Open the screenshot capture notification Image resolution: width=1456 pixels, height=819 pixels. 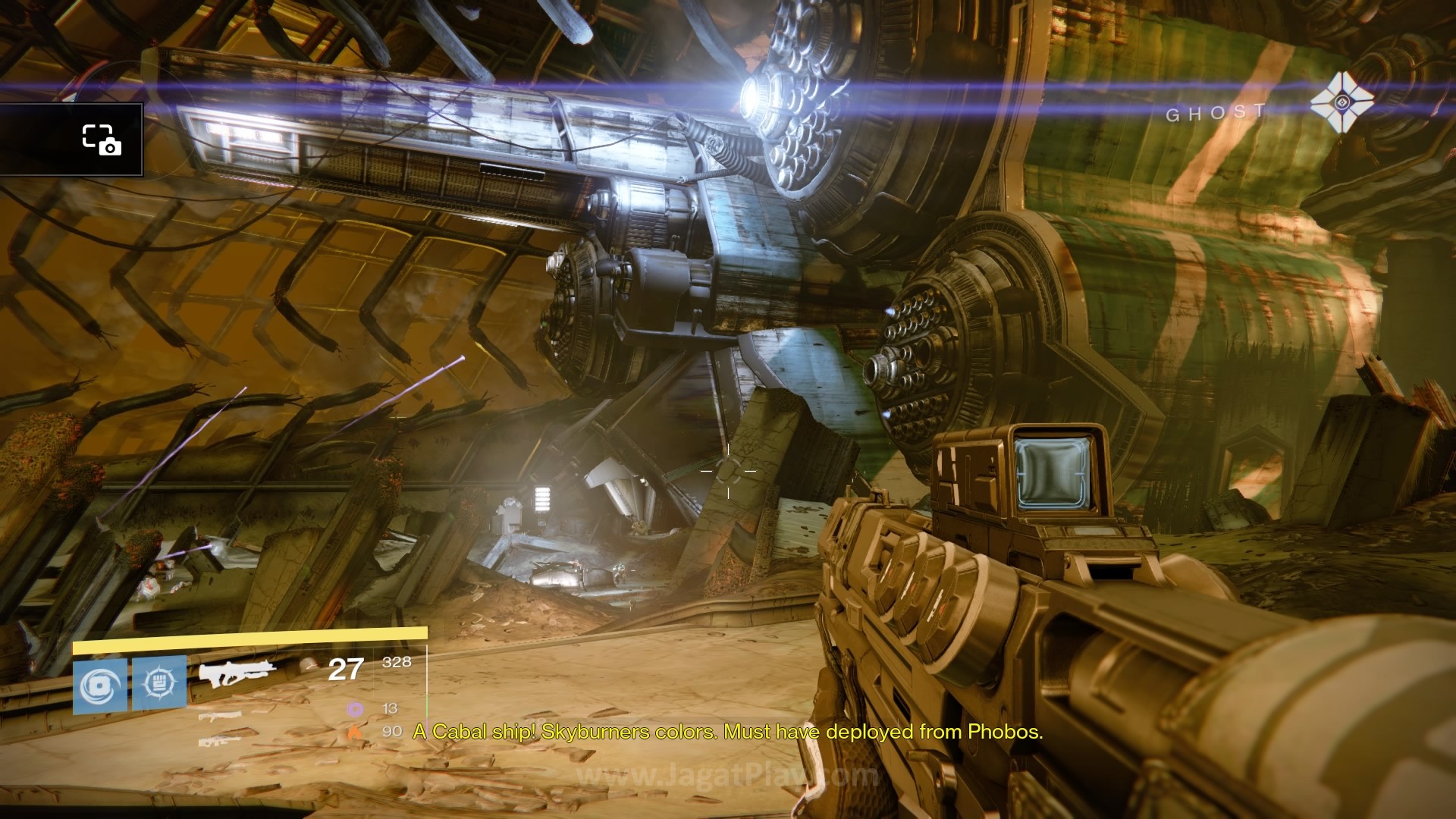102,140
